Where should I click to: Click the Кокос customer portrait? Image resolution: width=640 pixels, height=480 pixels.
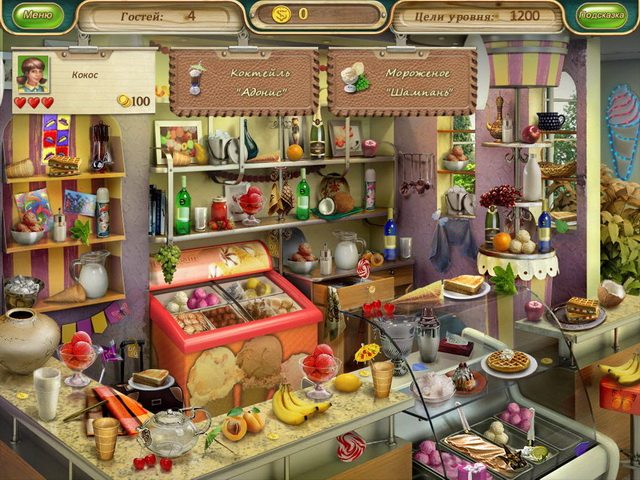(33, 73)
